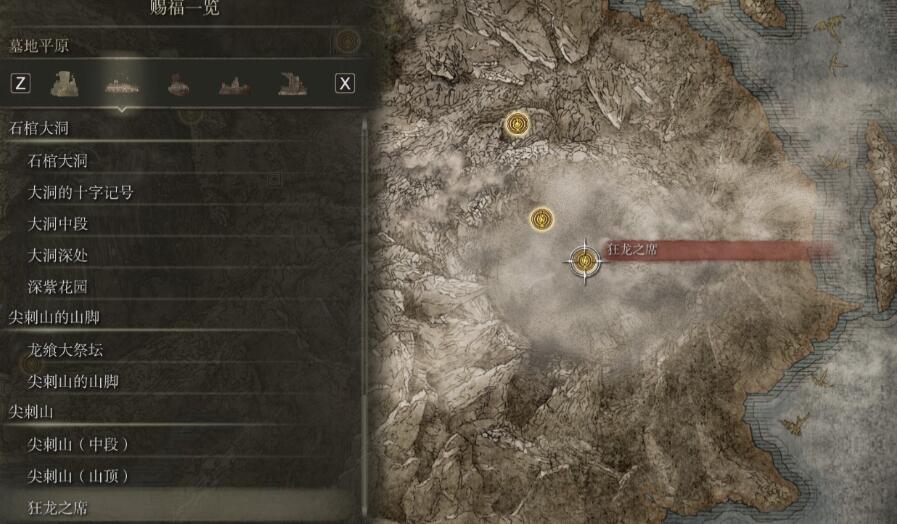Select 尖刺山（中段）in the list
Image resolution: width=897 pixels, height=524 pixels.
tap(79, 444)
